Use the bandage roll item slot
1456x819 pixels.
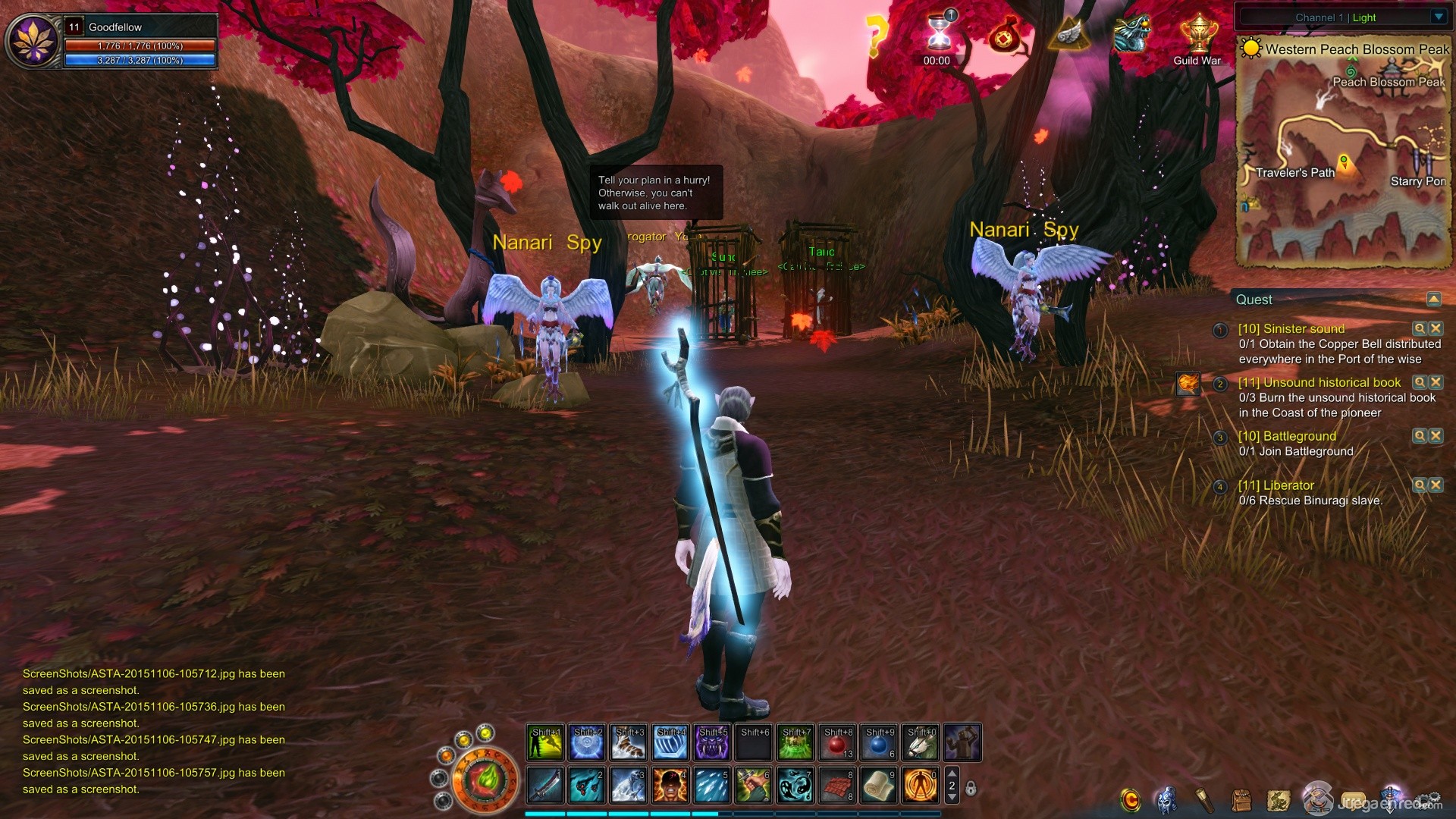(879, 785)
